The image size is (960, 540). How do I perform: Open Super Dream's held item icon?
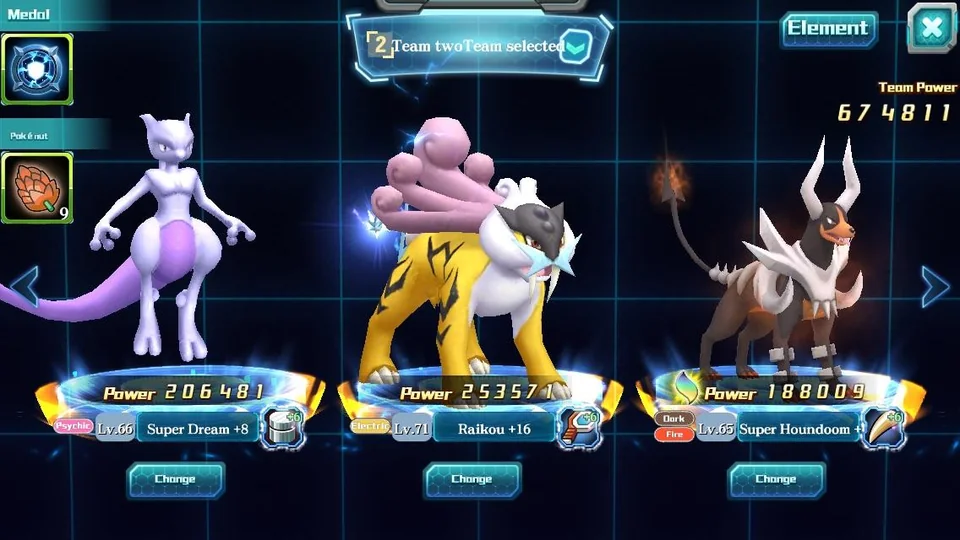[x=282, y=428]
